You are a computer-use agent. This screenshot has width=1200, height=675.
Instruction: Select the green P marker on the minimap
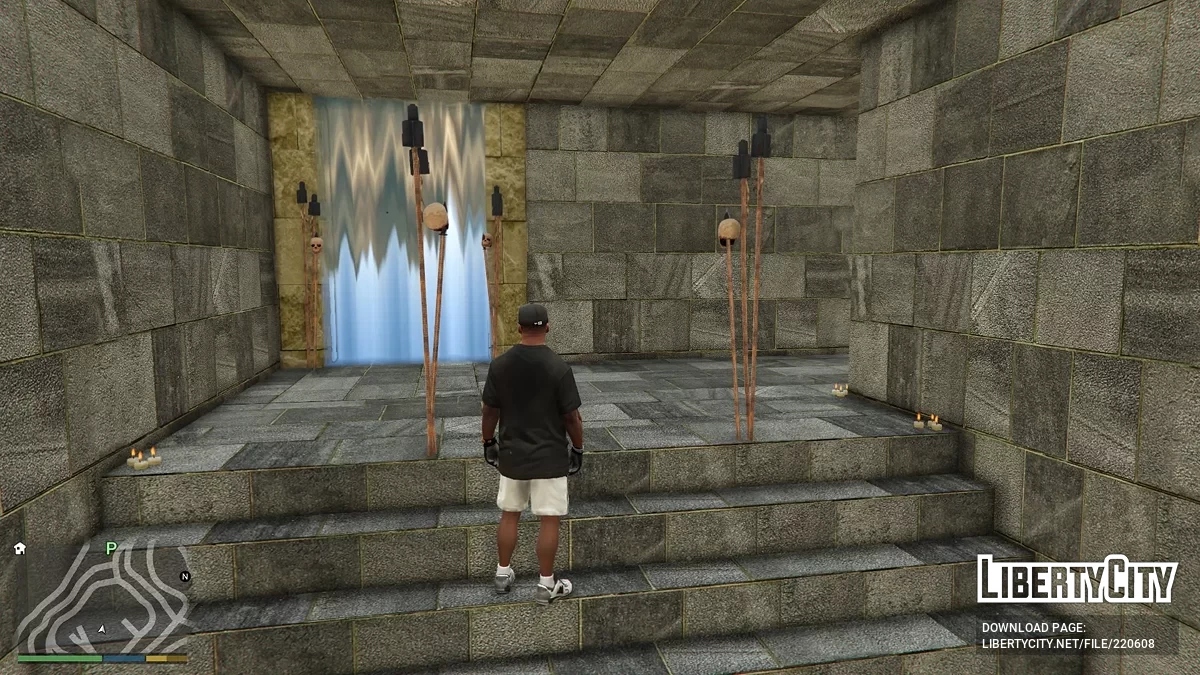point(111,547)
